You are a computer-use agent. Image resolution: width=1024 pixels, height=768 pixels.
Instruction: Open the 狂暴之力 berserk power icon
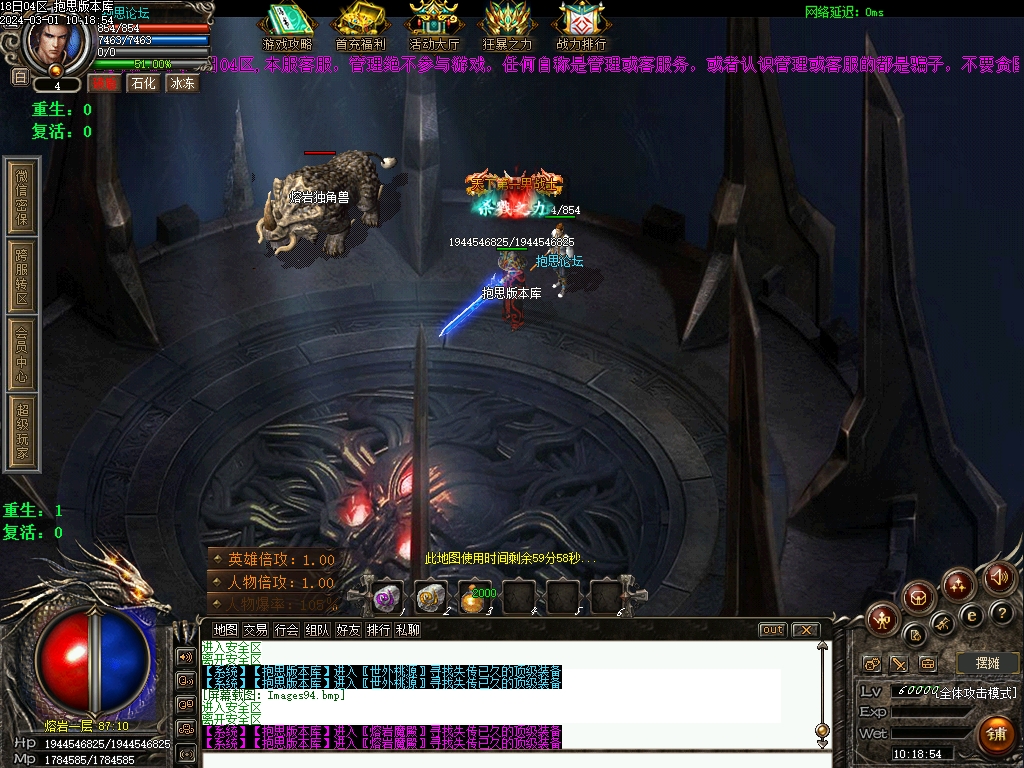(x=508, y=25)
